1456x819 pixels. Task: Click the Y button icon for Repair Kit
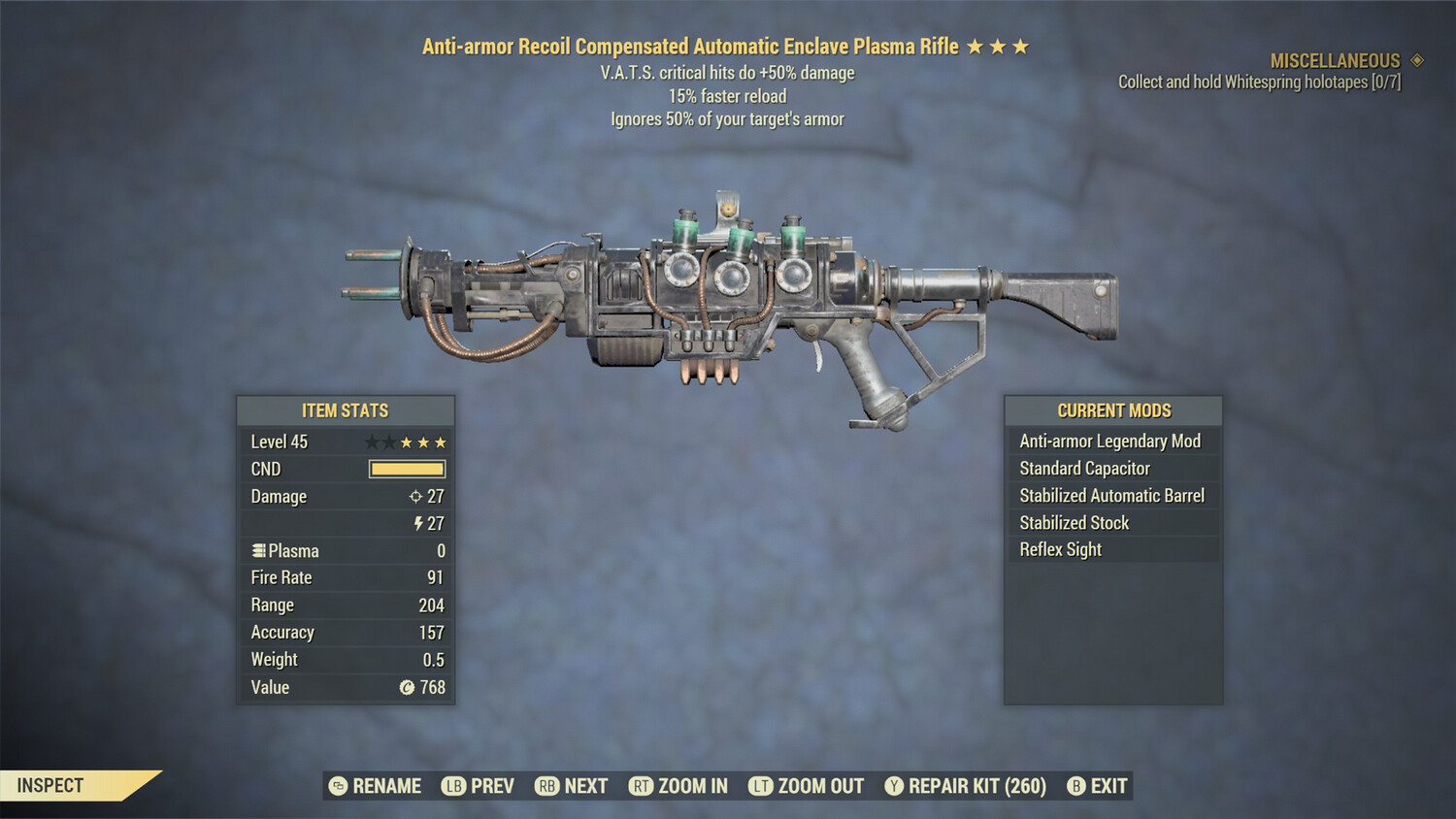pyautogui.click(x=893, y=786)
